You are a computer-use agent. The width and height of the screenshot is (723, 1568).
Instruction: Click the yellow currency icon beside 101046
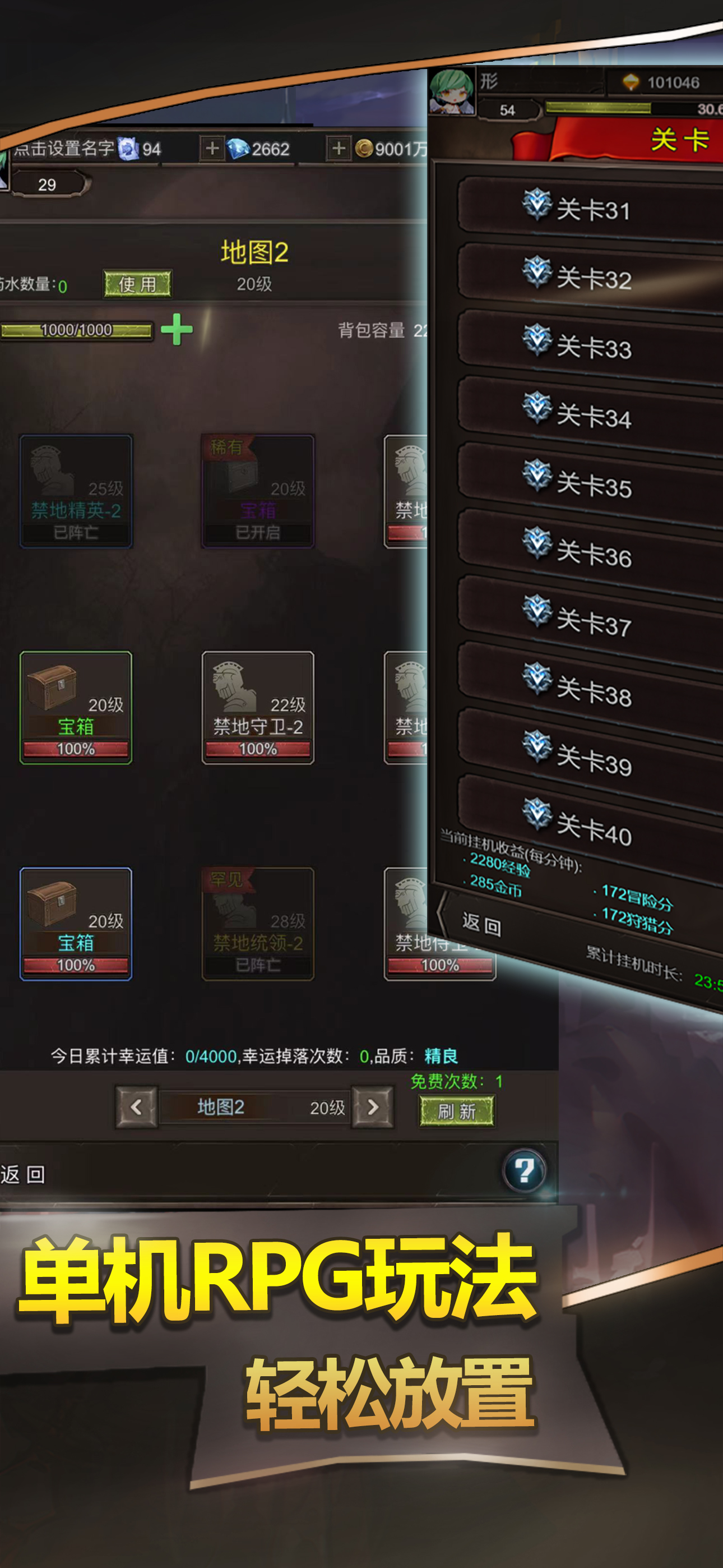pyautogui.click(x=632, y=84)
